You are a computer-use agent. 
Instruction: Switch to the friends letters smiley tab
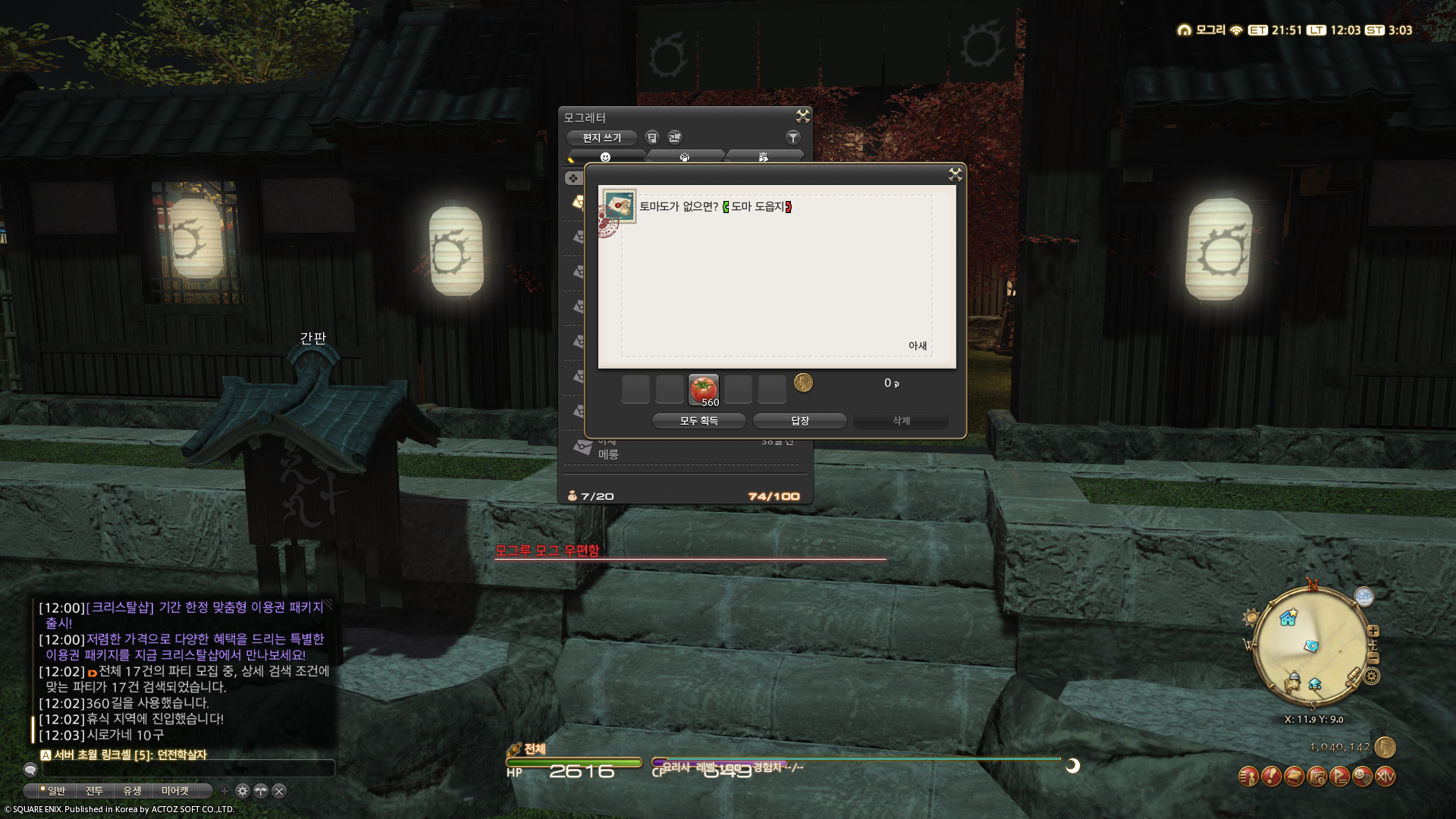point(605,157)
